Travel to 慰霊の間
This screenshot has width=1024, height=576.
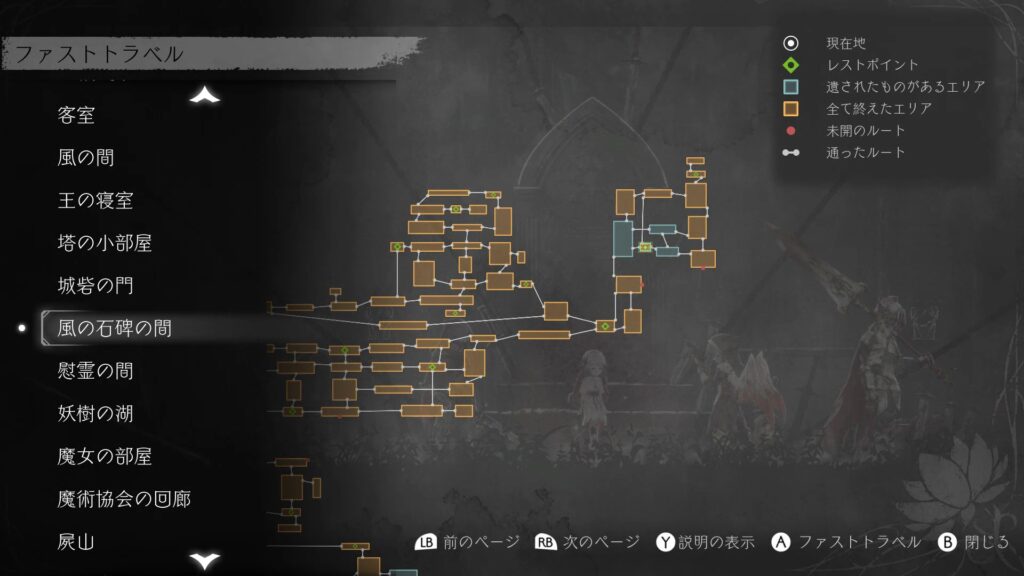[95, 371]
